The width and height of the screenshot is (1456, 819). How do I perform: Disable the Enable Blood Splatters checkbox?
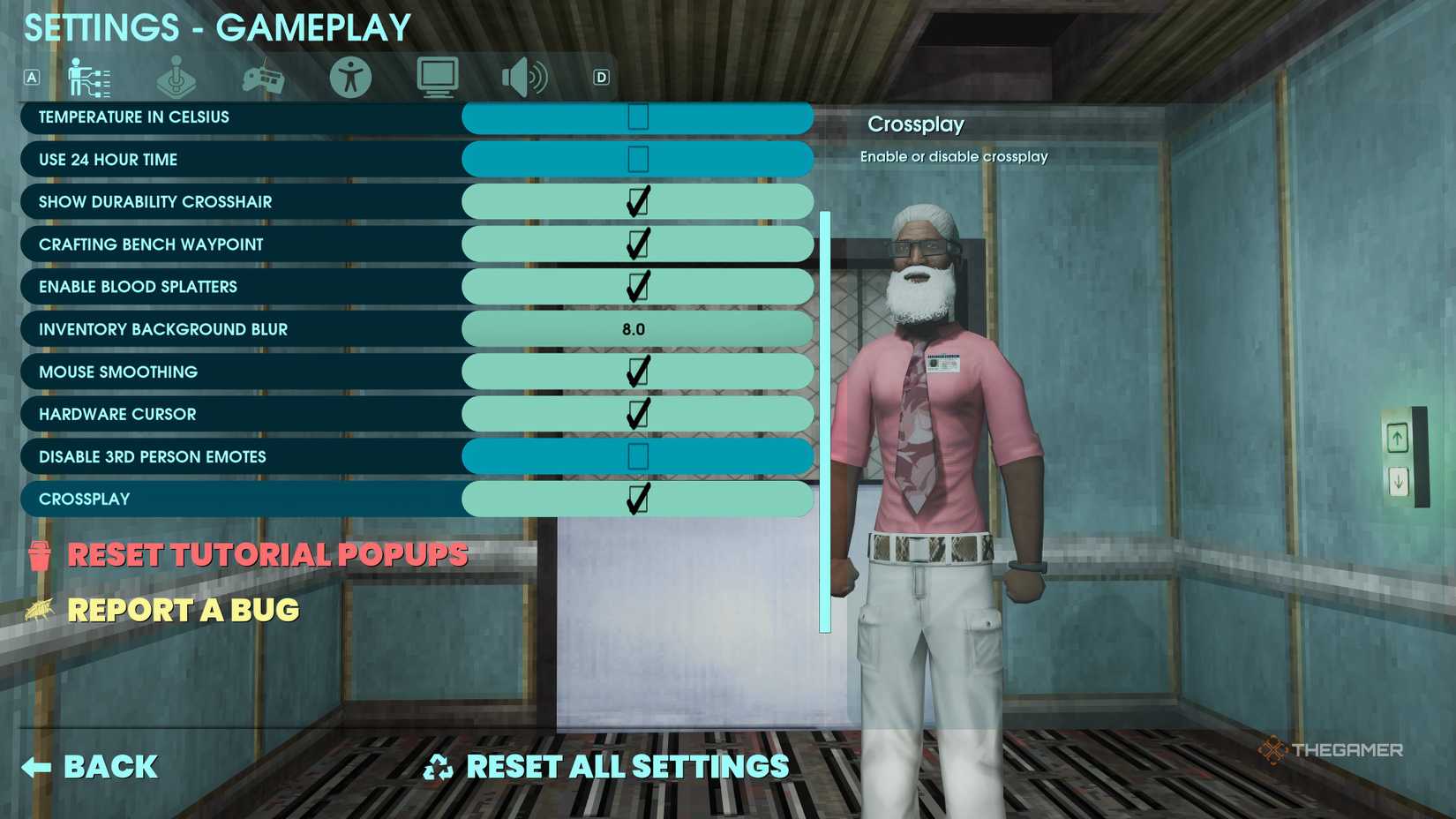coord(637,286)
